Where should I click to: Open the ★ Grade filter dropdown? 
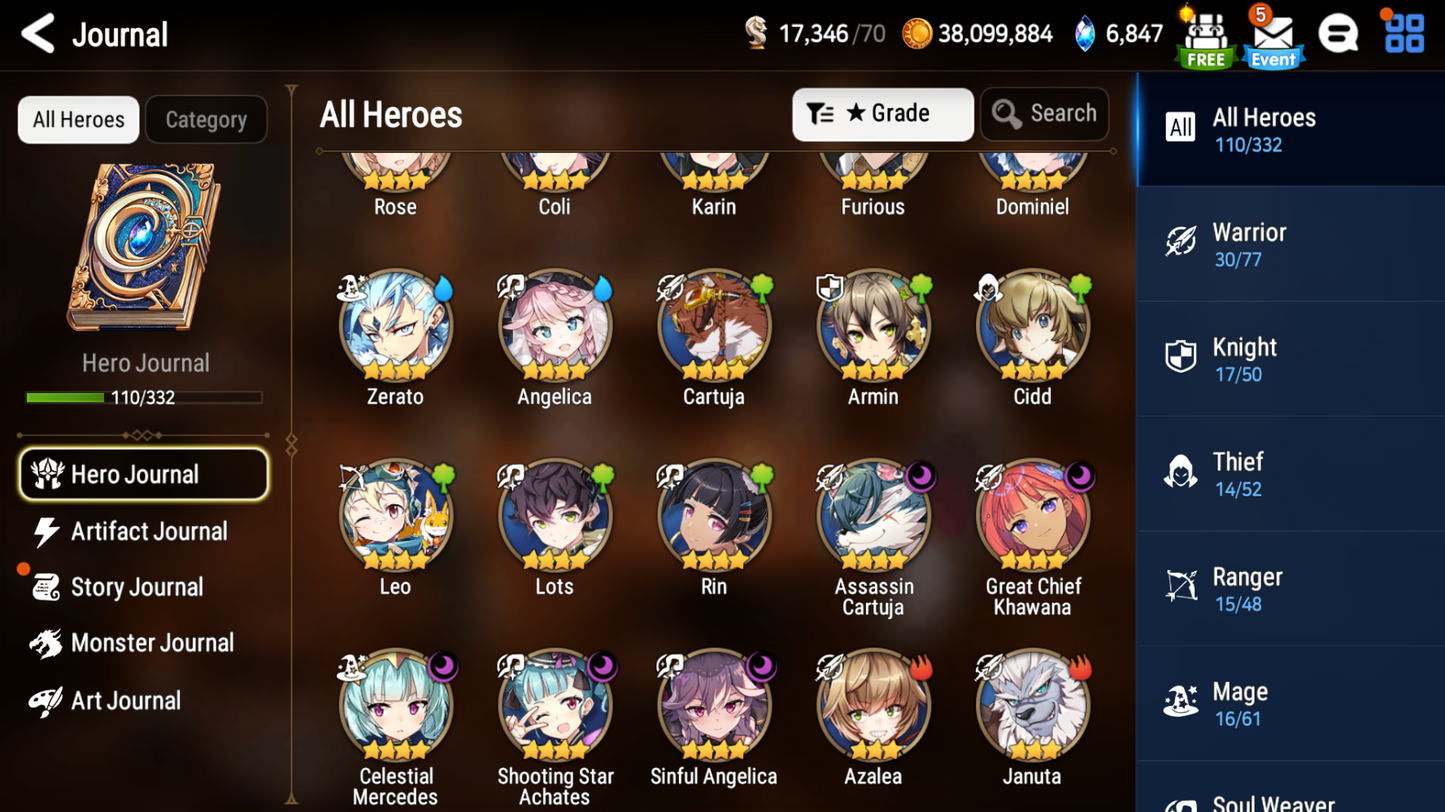882,113
